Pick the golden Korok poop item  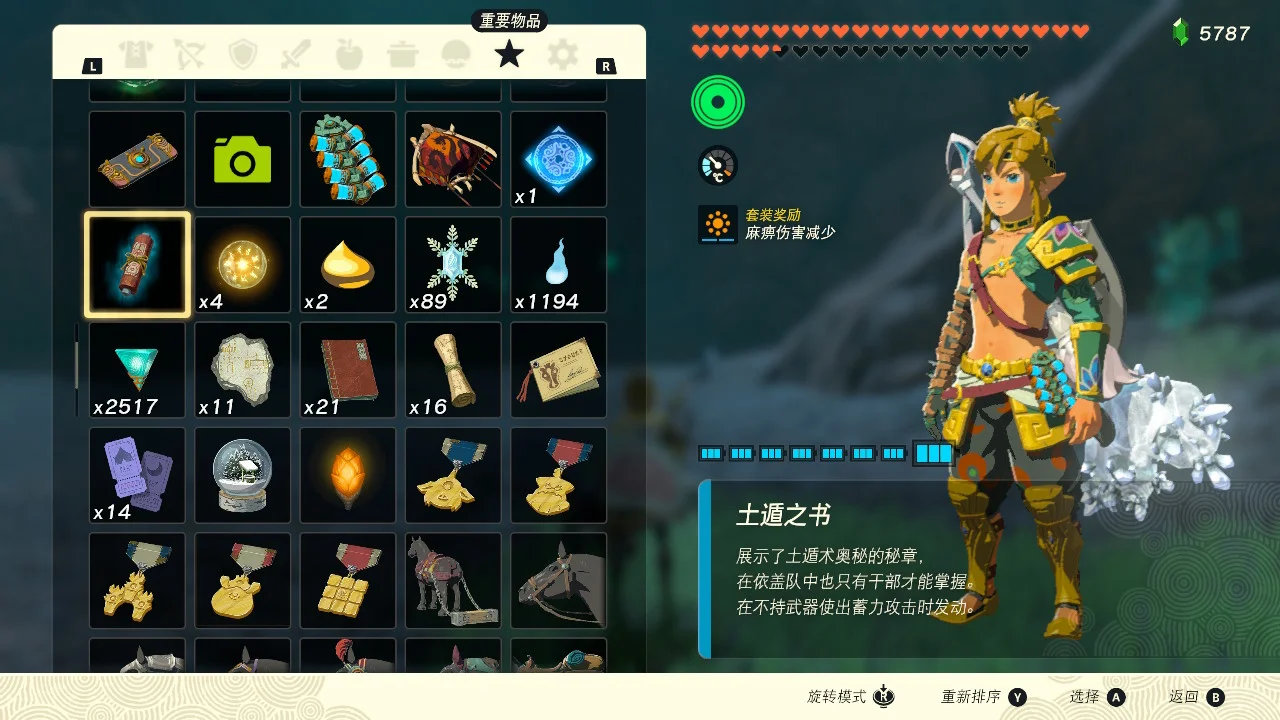point(348,265)
